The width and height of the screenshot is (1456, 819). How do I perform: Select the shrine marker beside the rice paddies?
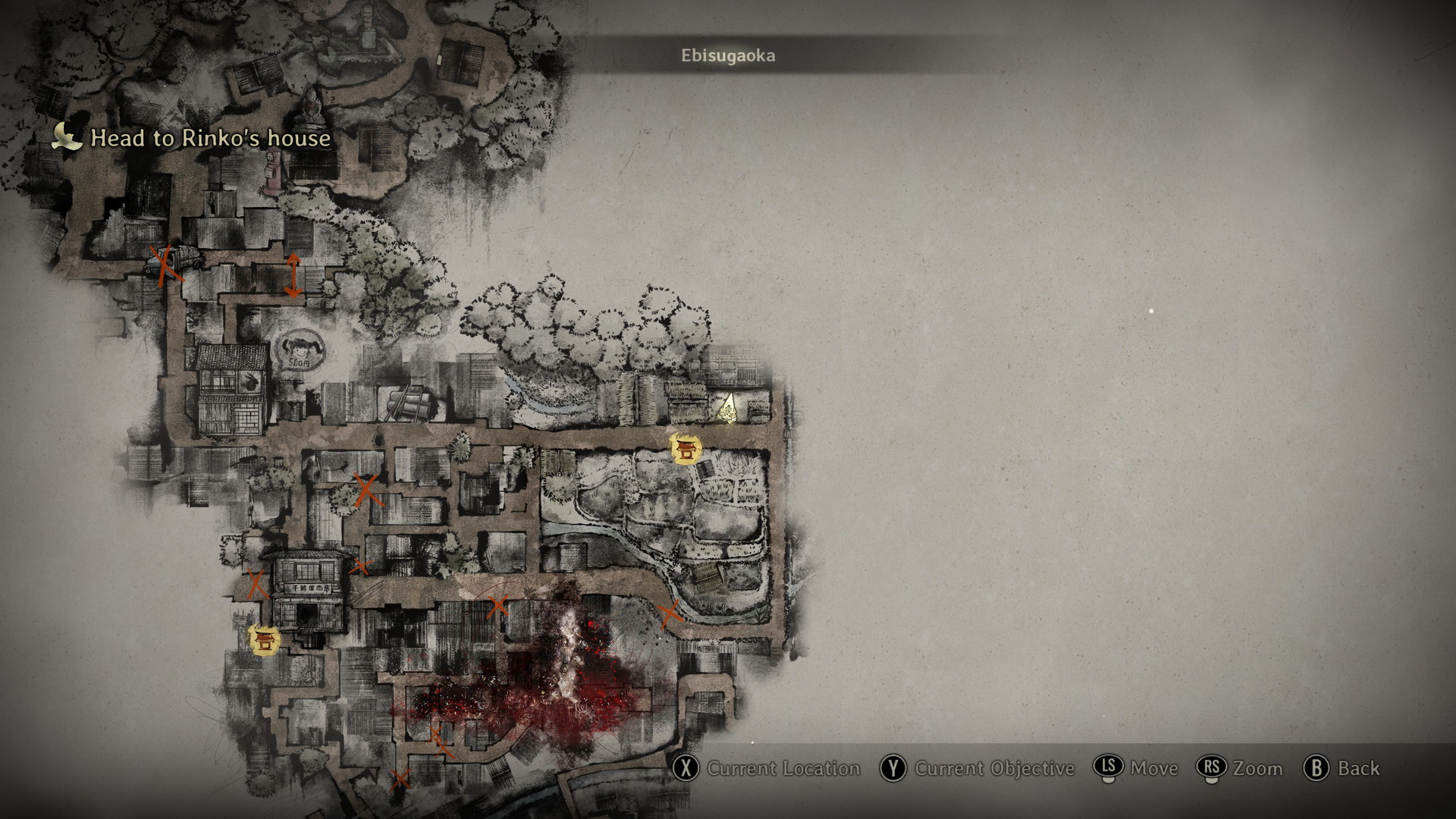click(x=686, y=449)
